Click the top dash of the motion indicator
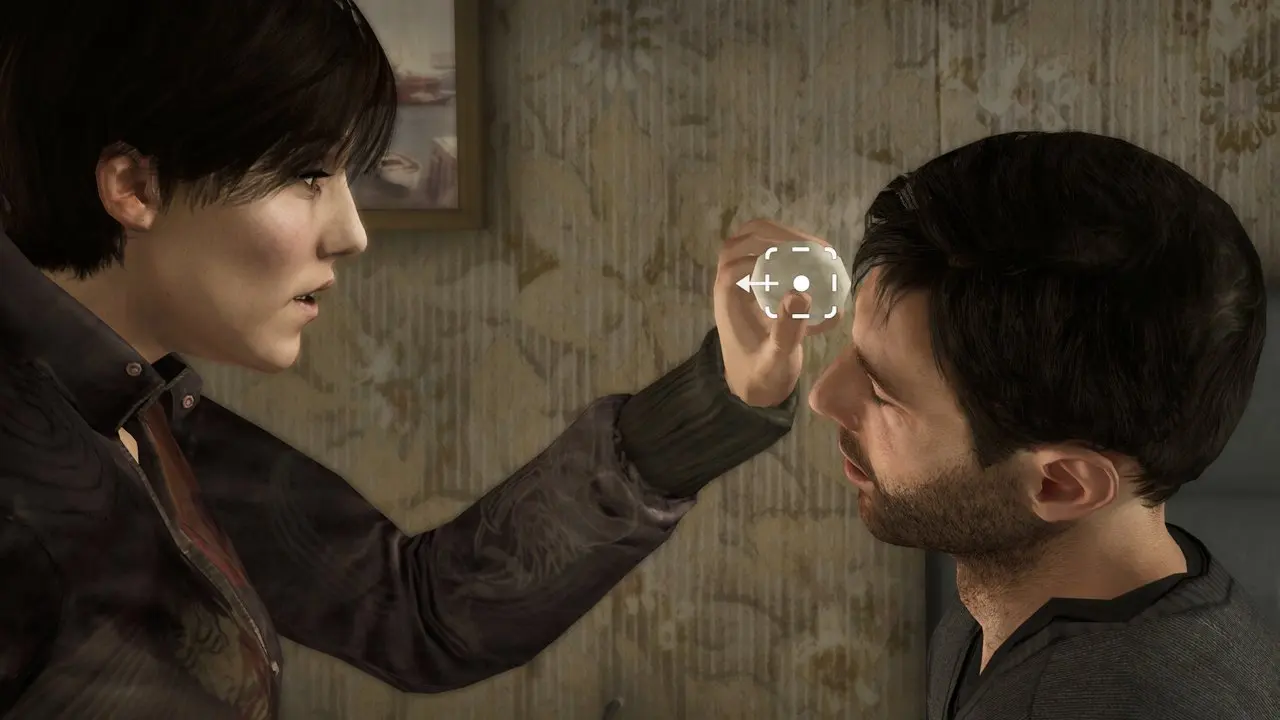This screenshot has width=1280, height=720. click(x=800, y=249)
